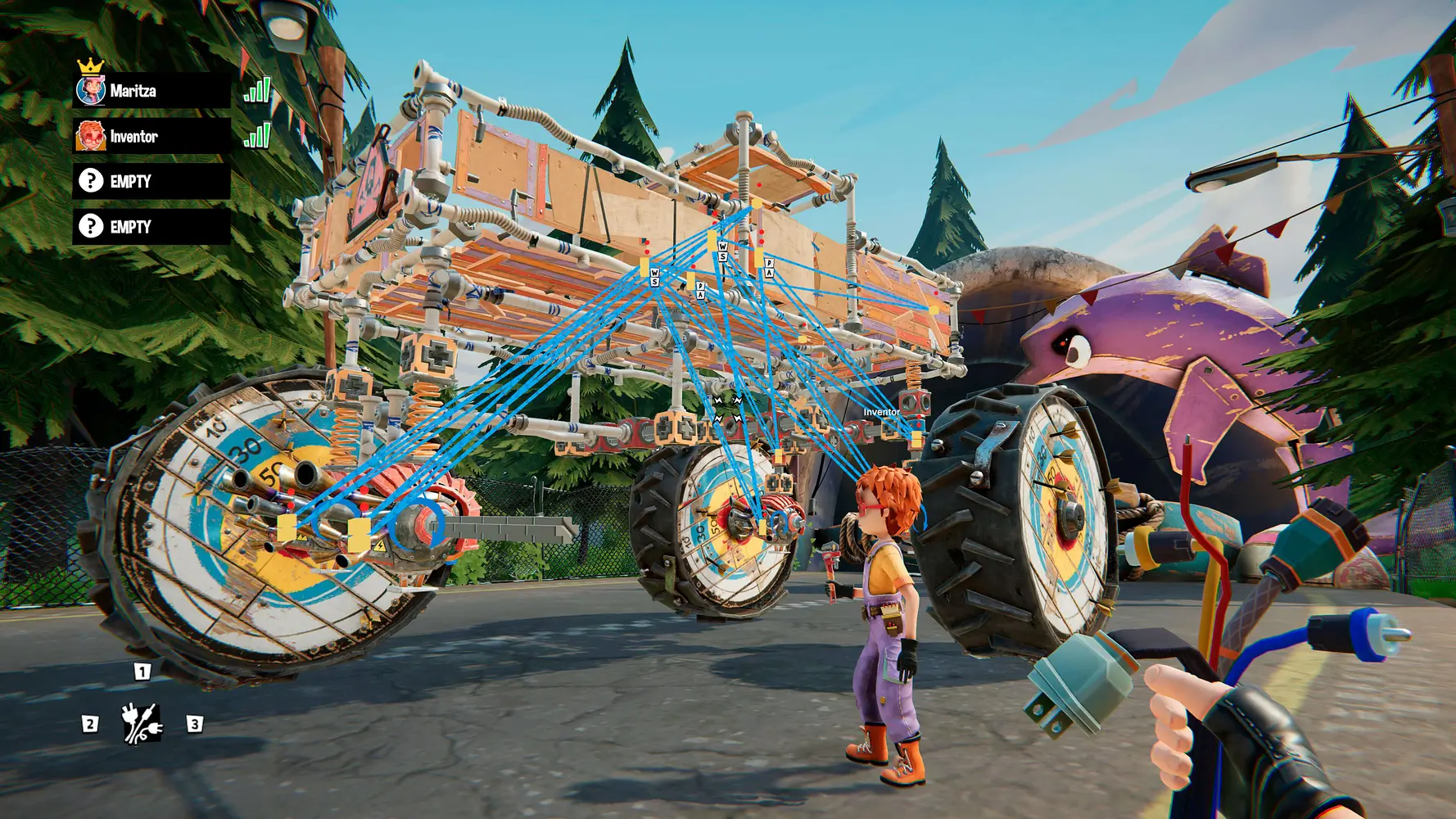The height and width of the screenshot is (819, 1456).
Task: Select the Inventor player row
Action: [x=151, y=137]
